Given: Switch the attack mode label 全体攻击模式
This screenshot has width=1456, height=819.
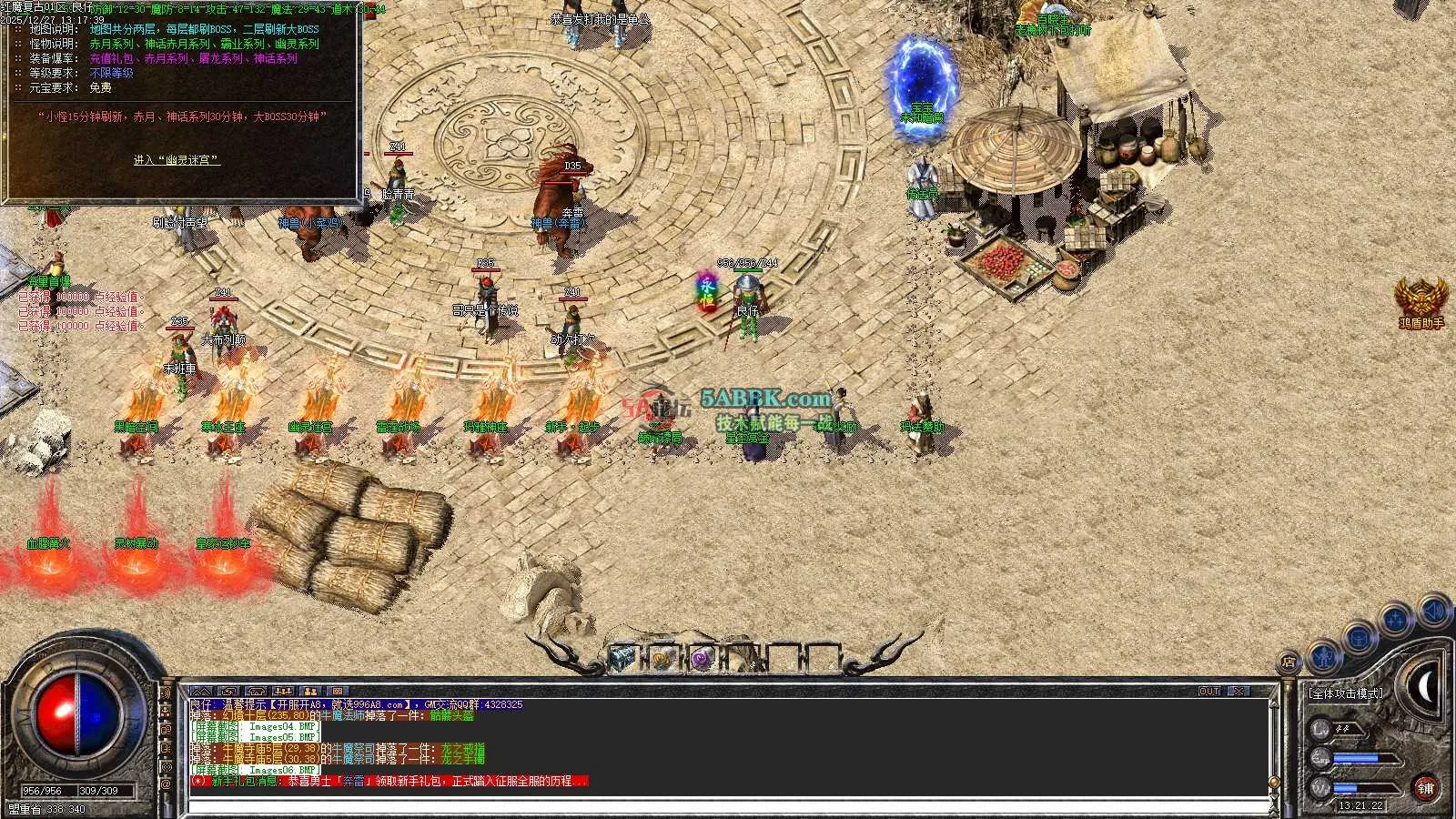Looking at the screenshot, I should tap(1346, 693).
